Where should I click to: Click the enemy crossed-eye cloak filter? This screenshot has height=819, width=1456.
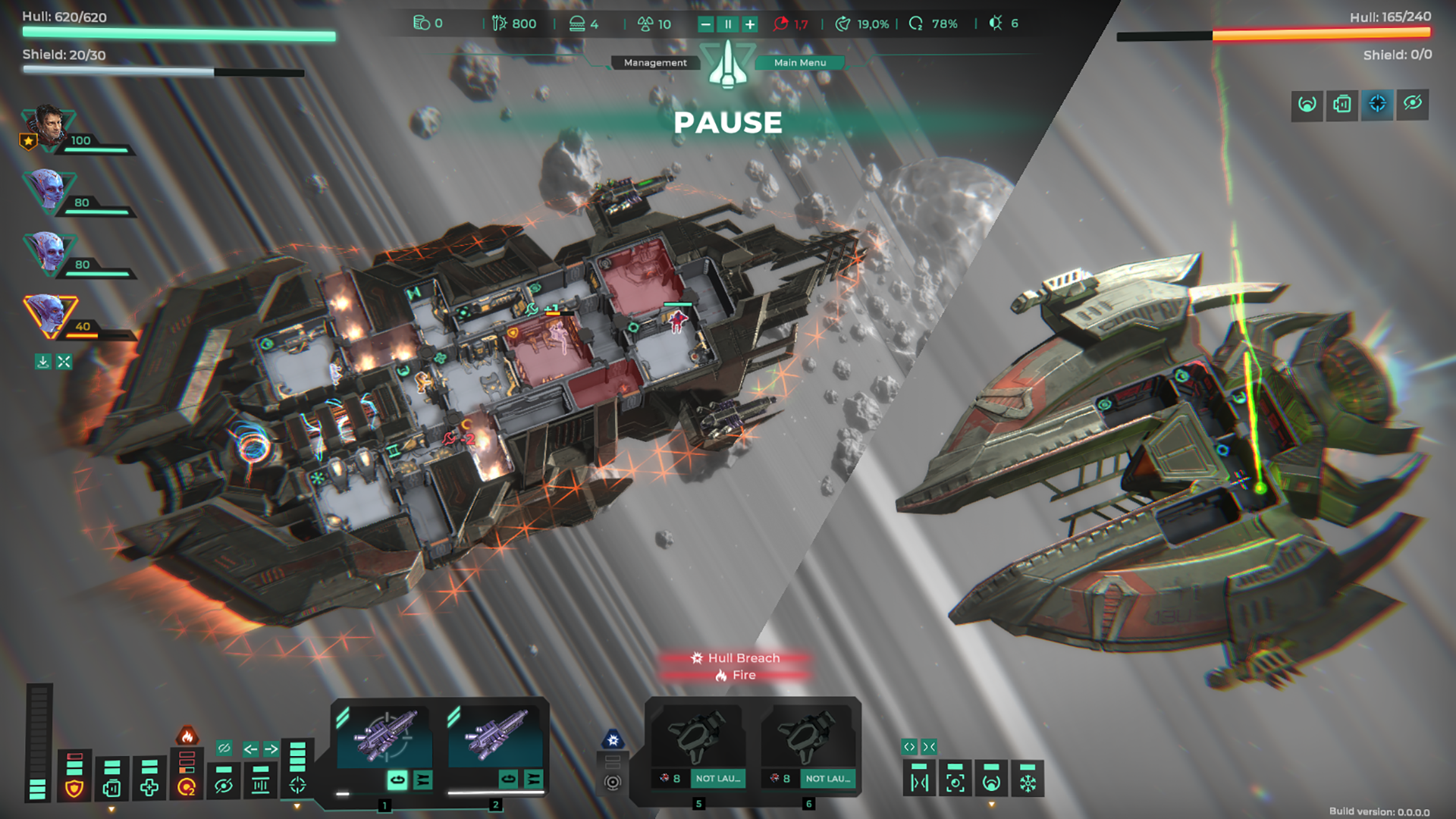coord(1412,104)
